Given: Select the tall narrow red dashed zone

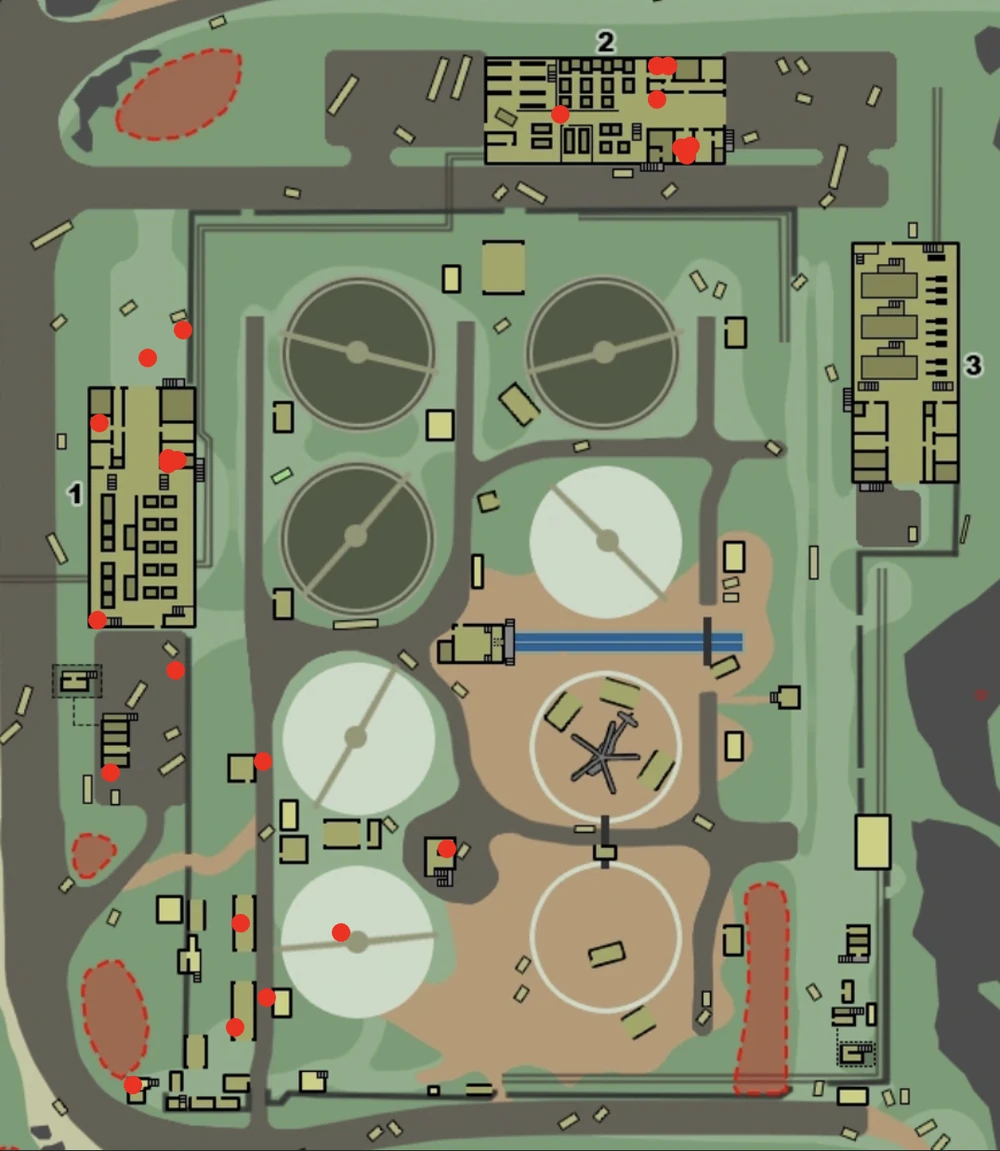Looking at the screenshot, I should tap(764, 988).
